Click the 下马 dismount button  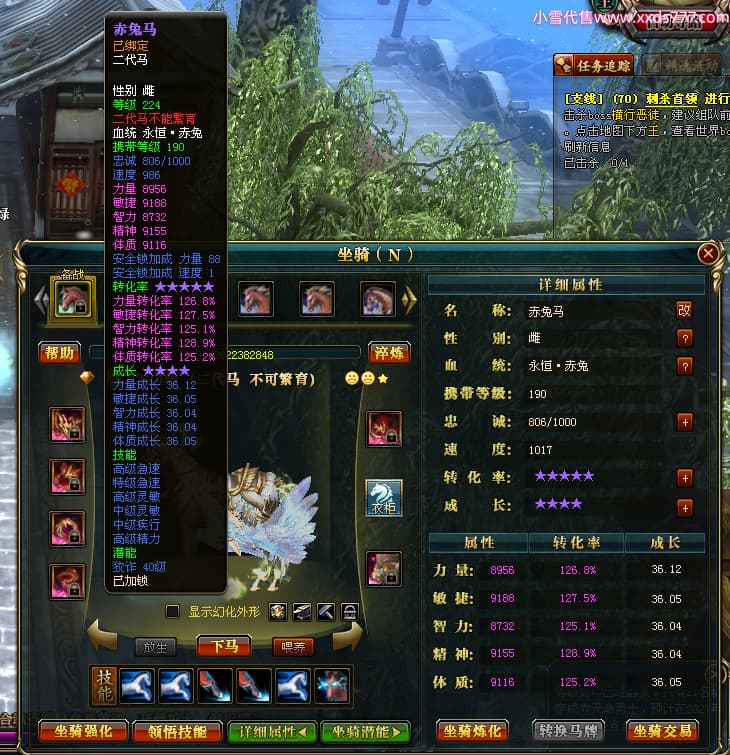point(224,646)
